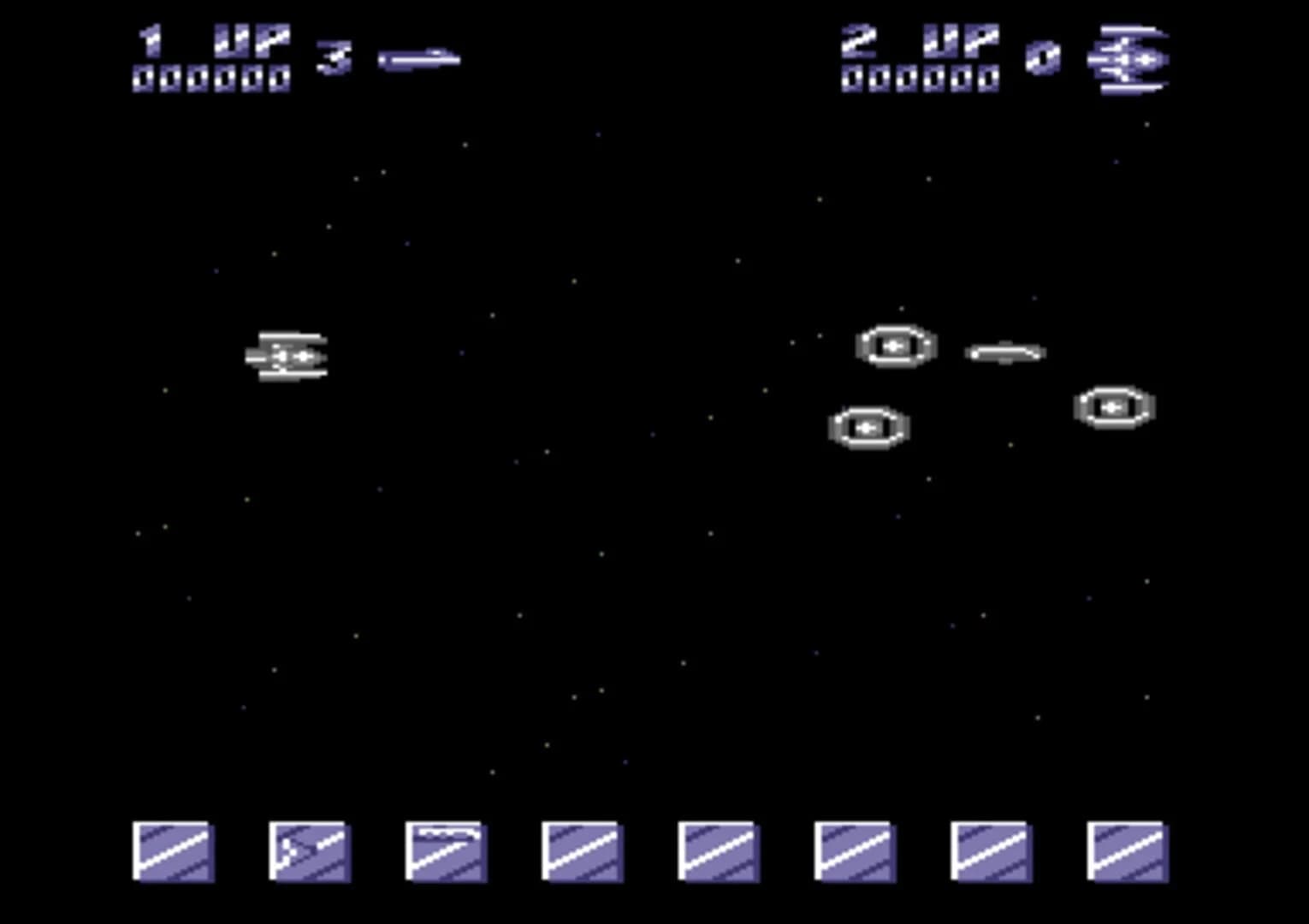Image resolution: width=1309 pixels, height=924 pixels.
Task: Click the small ship icon beside the 3
Action: click(x=419, y=58)
